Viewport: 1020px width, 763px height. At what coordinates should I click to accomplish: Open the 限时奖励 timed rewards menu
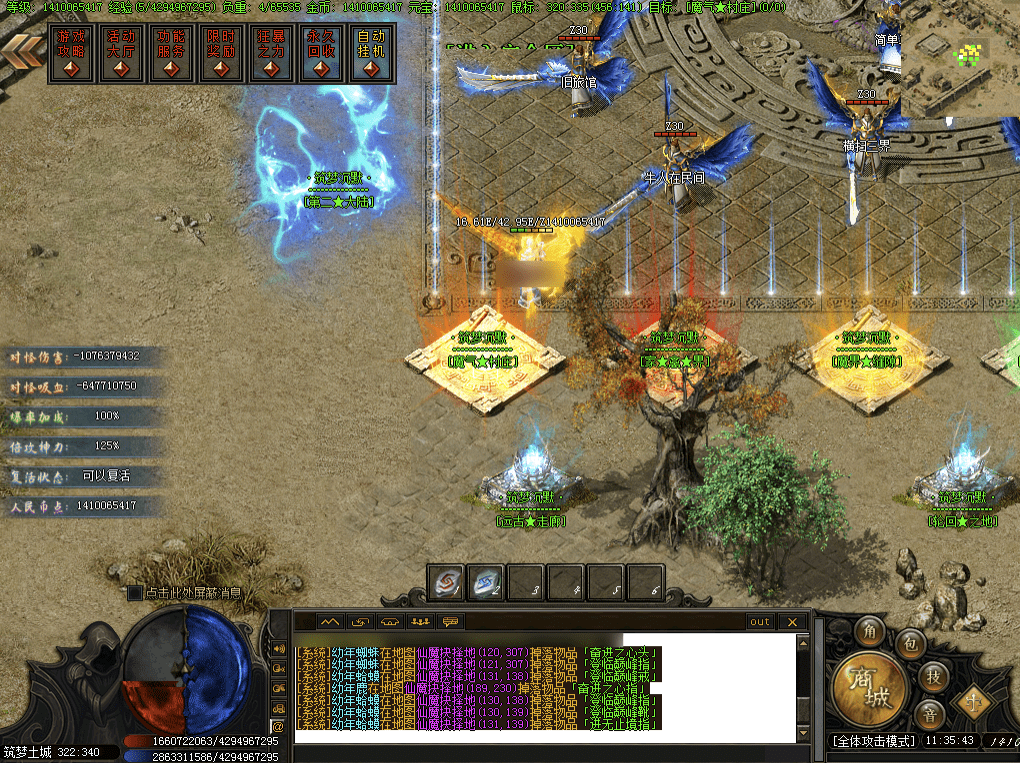[221, 53]
